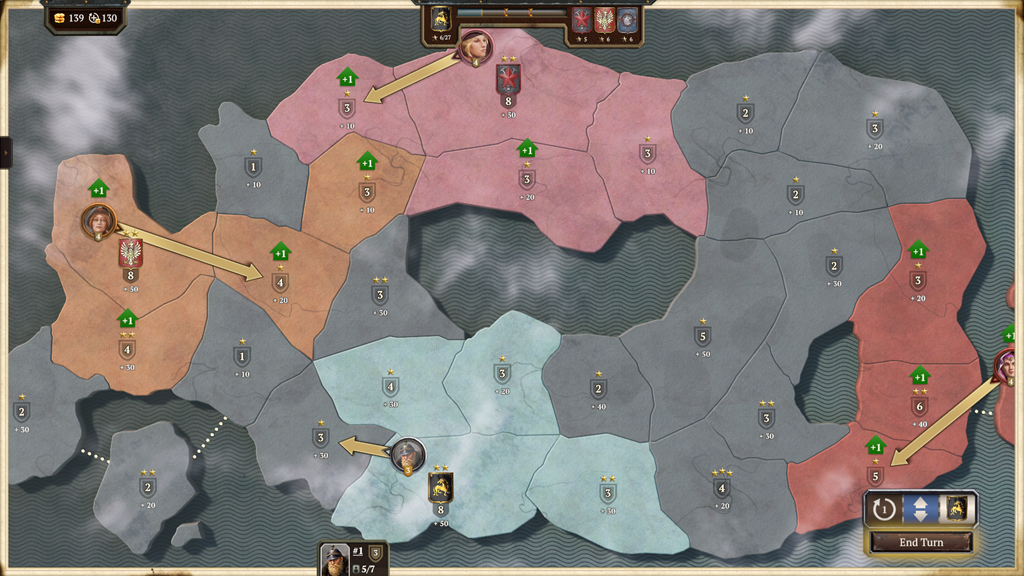The image size is (1024, 576).
Task: Select the bearded hero token on the teal territory
Action: (x=407, y=455)
